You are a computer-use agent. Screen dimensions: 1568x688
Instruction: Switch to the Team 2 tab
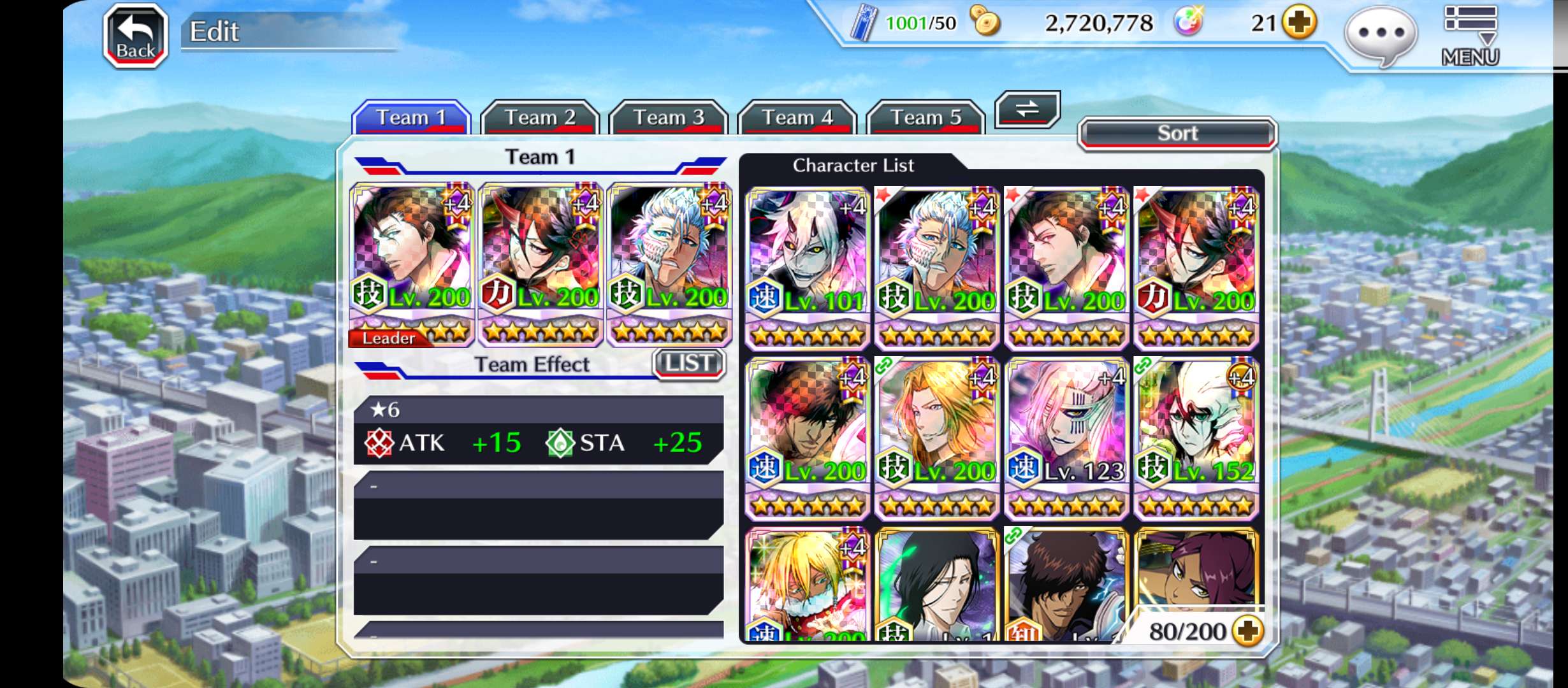(539, 117)
